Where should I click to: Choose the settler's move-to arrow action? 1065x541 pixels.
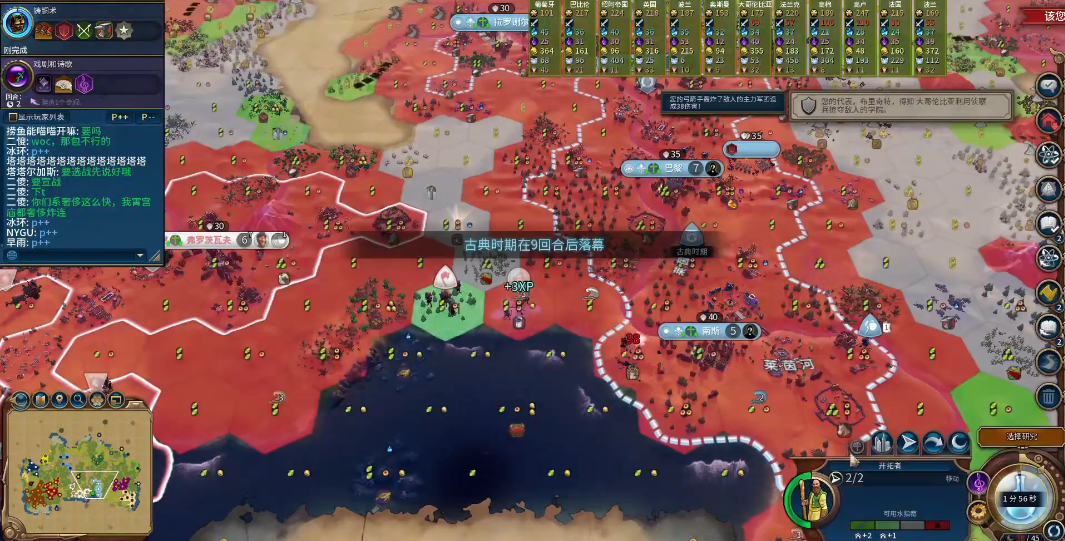907,442
